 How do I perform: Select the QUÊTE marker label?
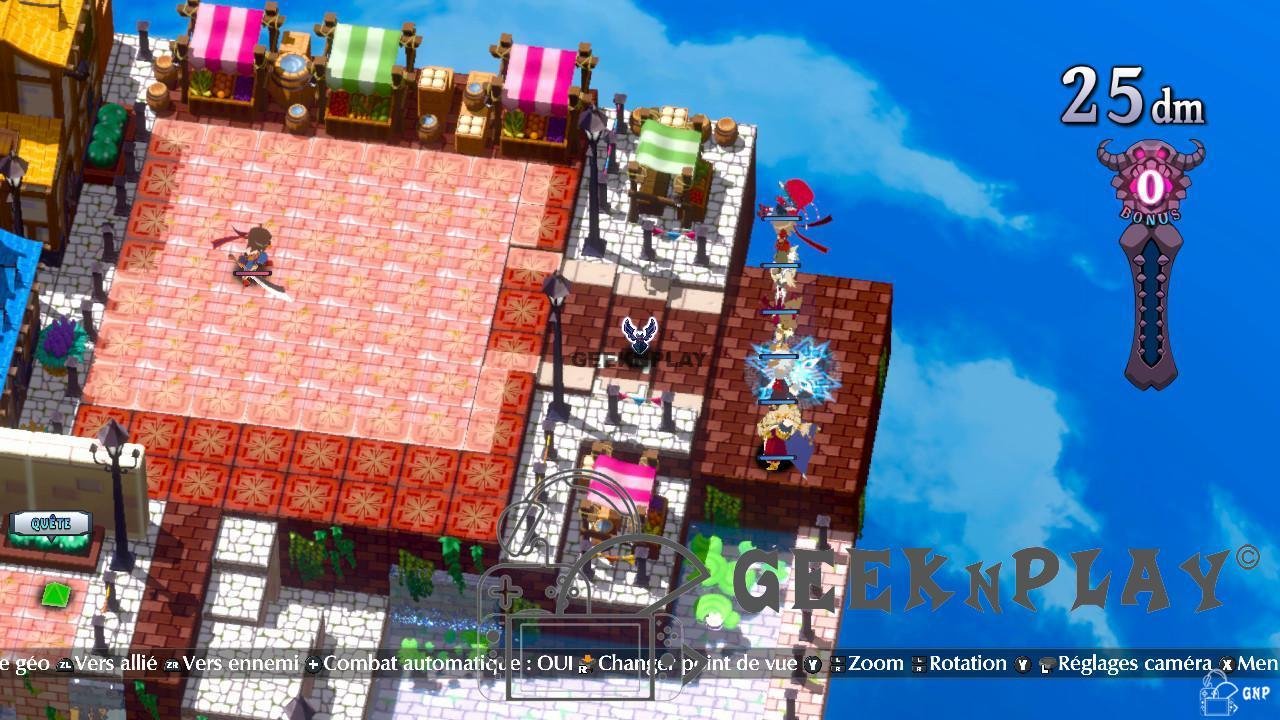[x=50, y=523]
